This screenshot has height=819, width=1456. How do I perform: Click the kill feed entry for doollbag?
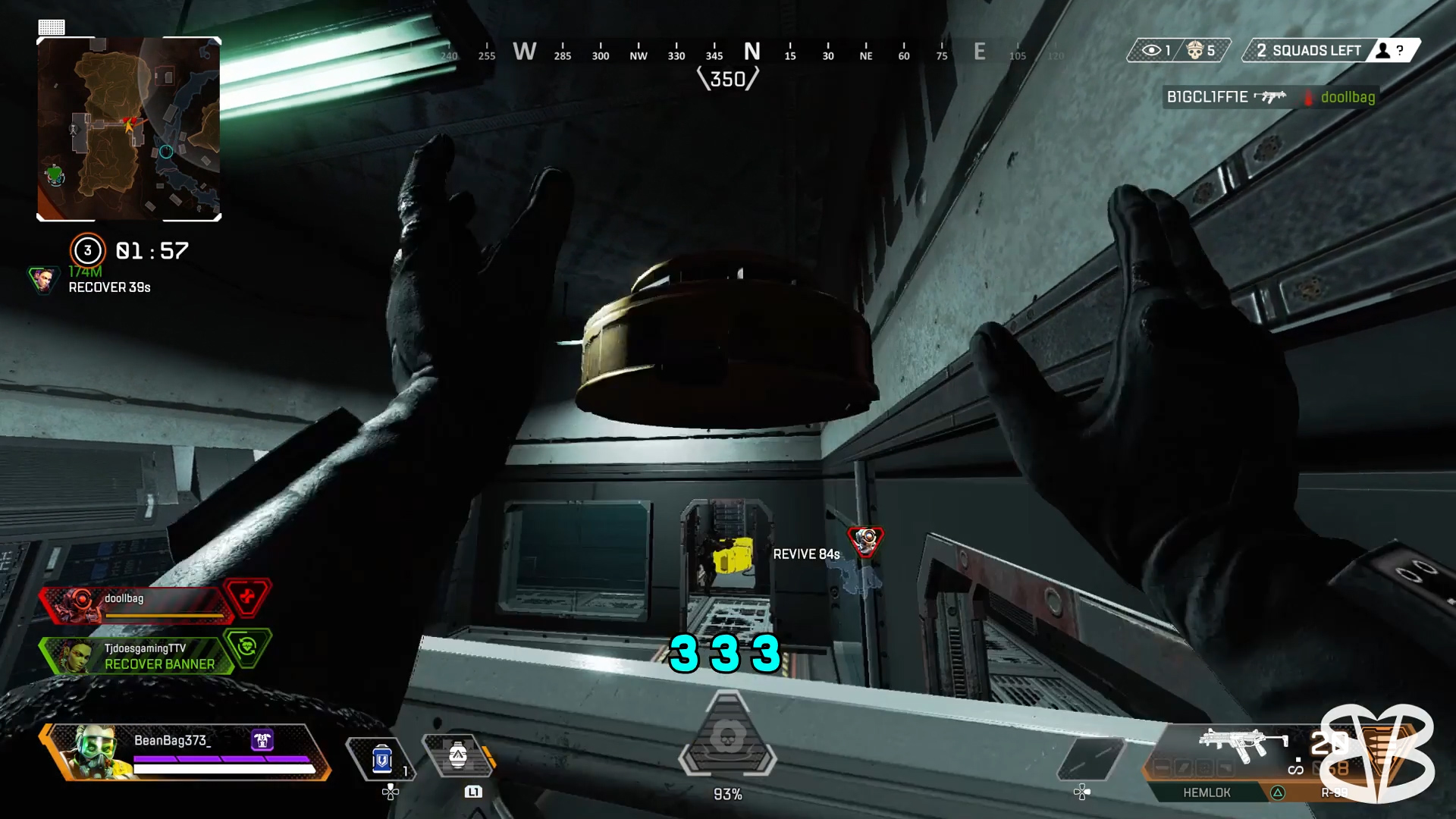[x=1270, y=97]
